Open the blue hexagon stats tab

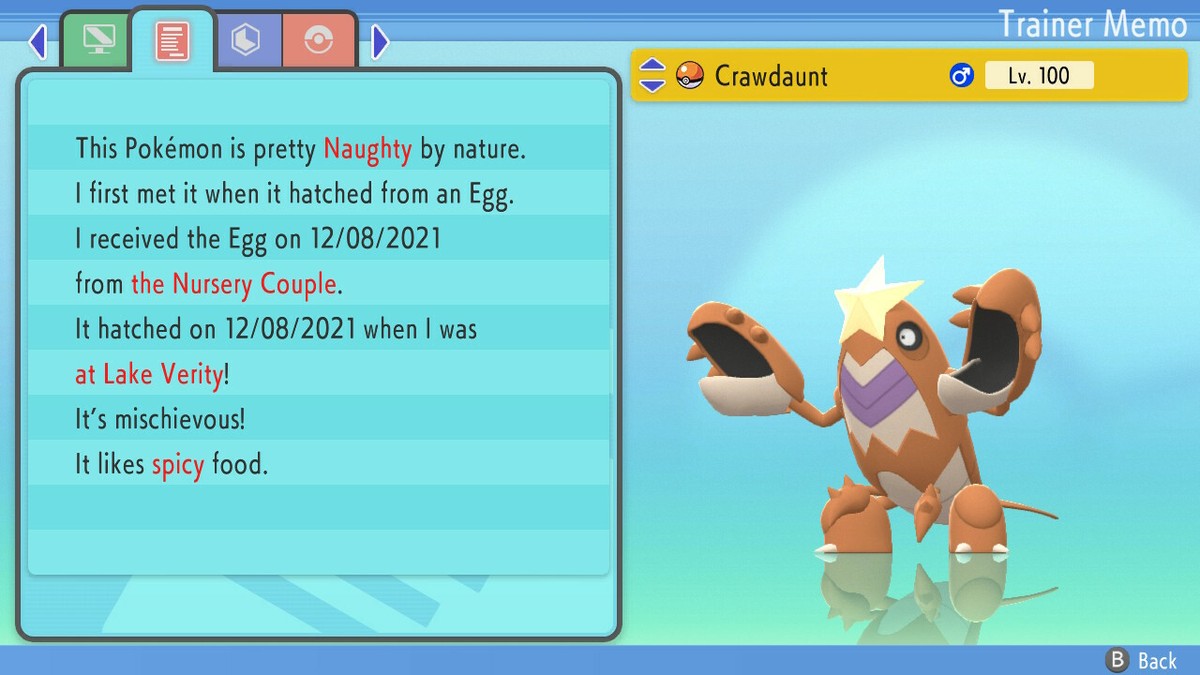247,40
